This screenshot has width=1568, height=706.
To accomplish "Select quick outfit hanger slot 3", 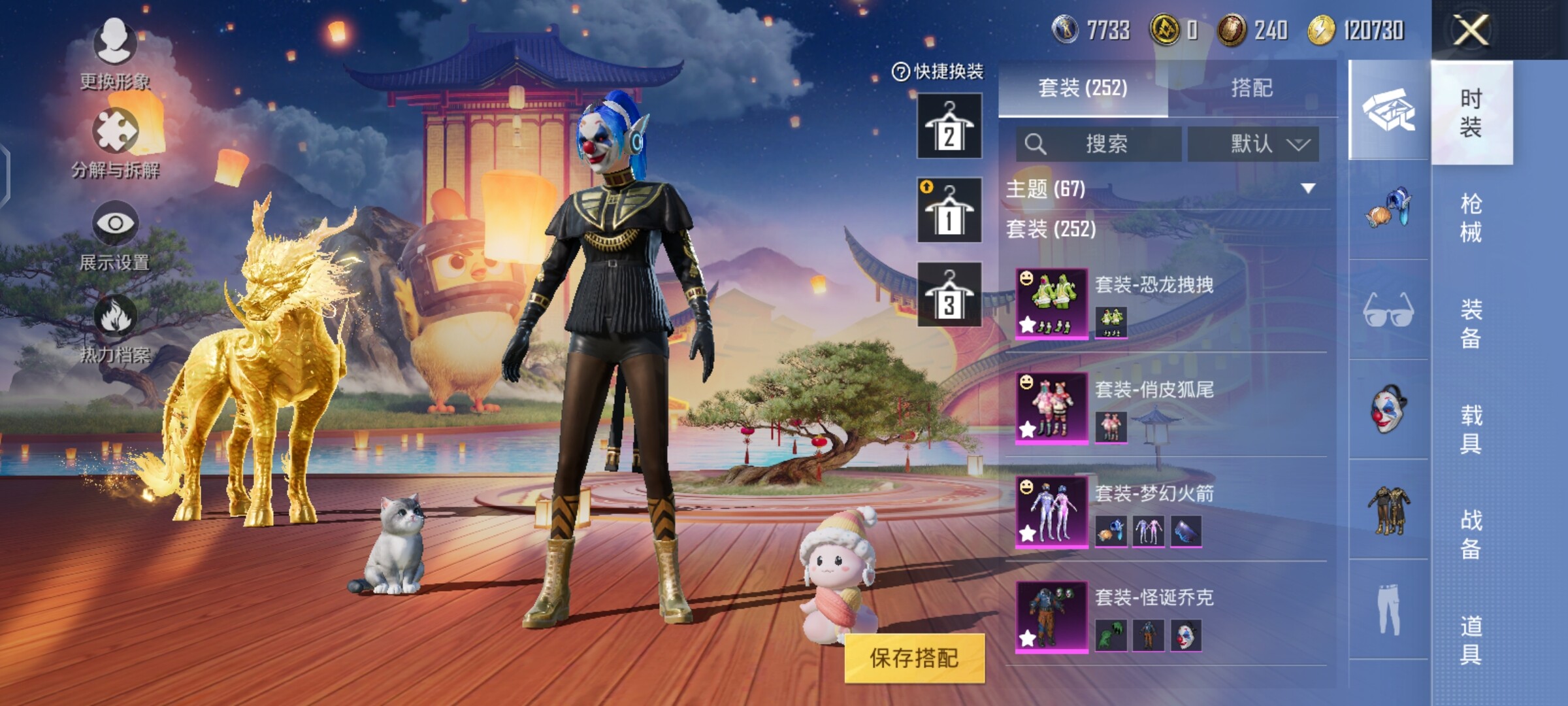I will click(x=949, y=295).
